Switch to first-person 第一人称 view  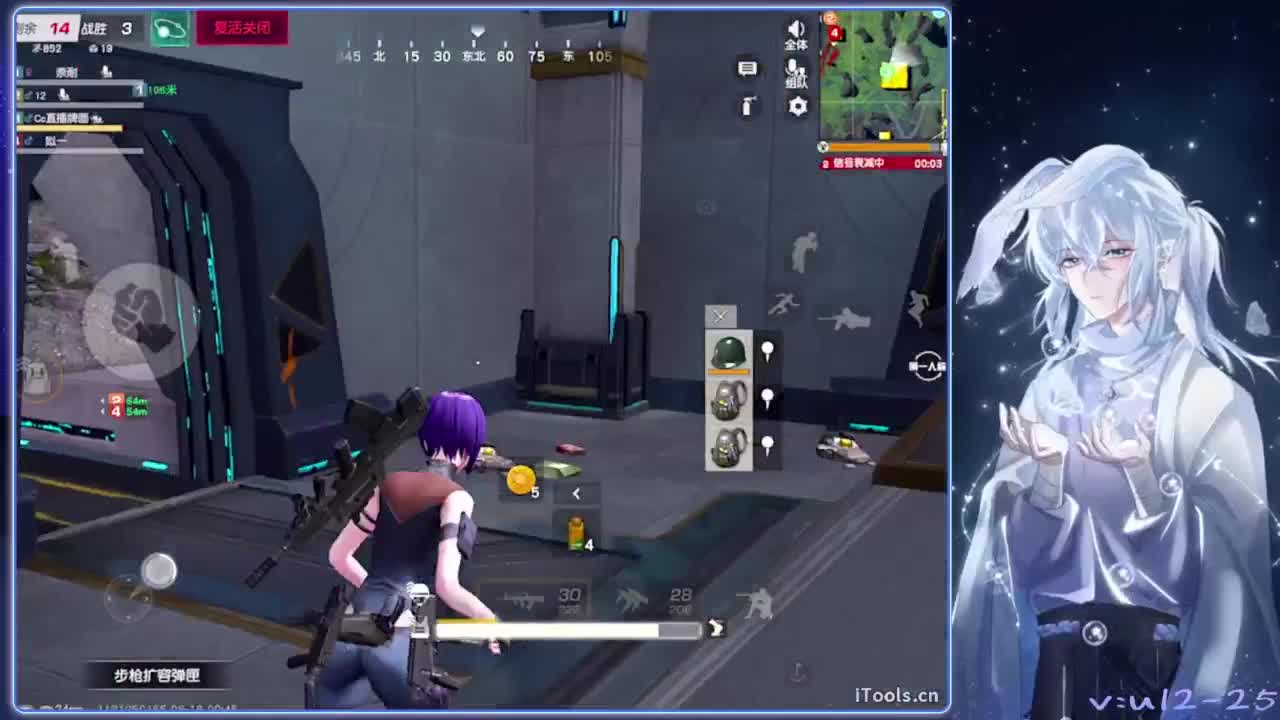point(928,366)
